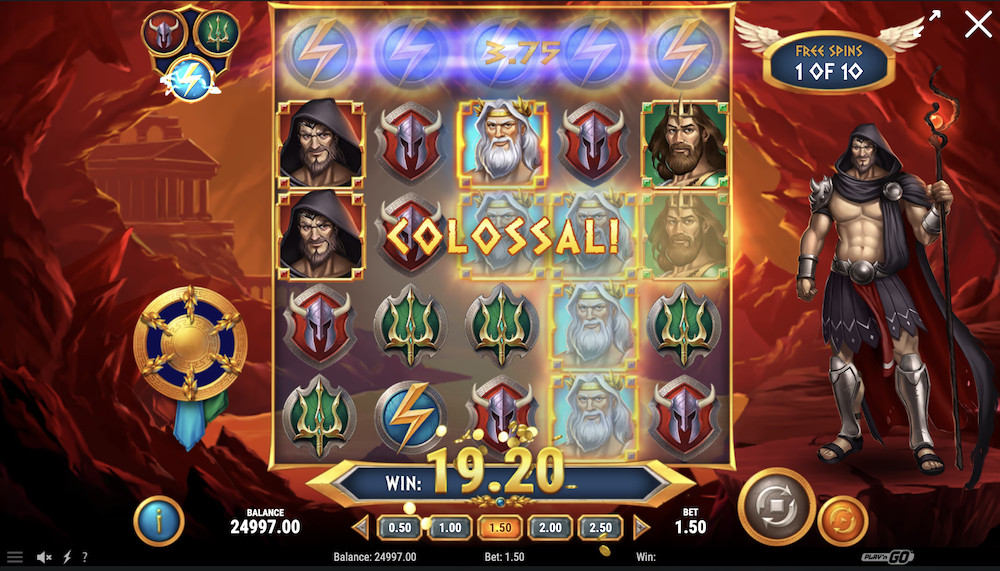Image resolution: width=1000 pixels, height=571 pixels.
Task: Decrease bet with the left arrow
Action: 360,527
